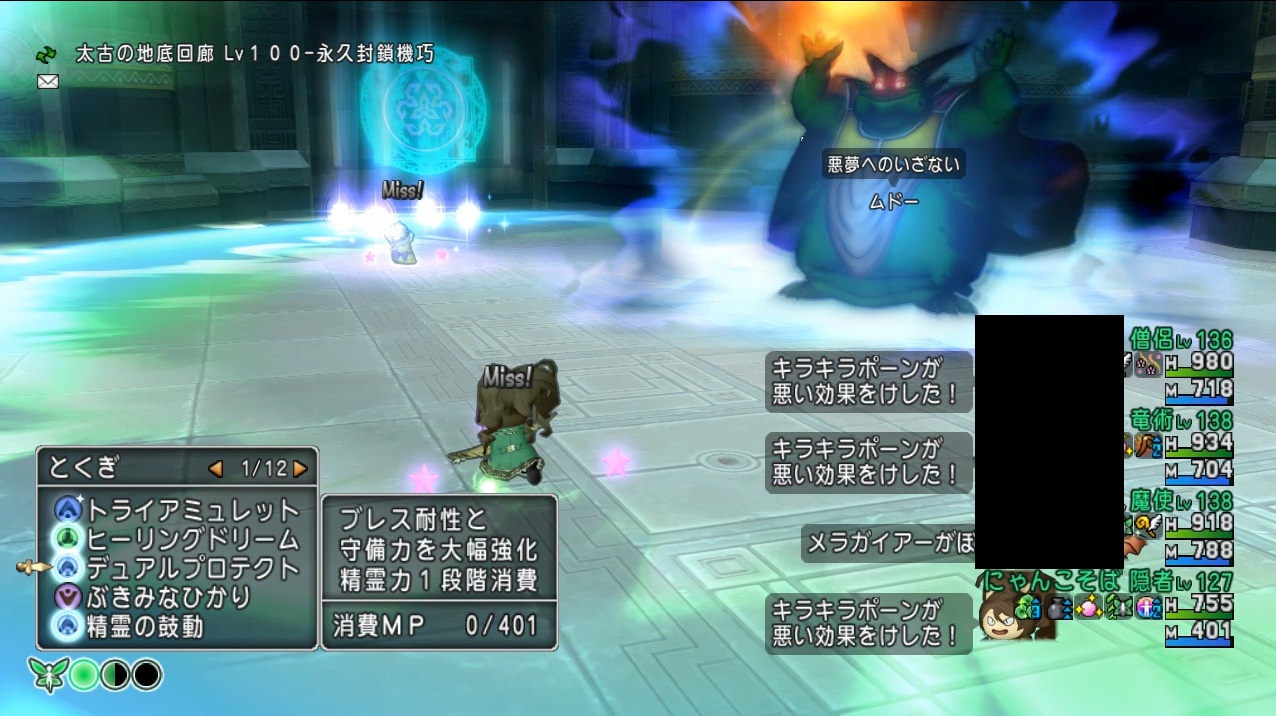Open the mail envelope icon
This screenshot has width=1276, height=716.
point(47,81)
